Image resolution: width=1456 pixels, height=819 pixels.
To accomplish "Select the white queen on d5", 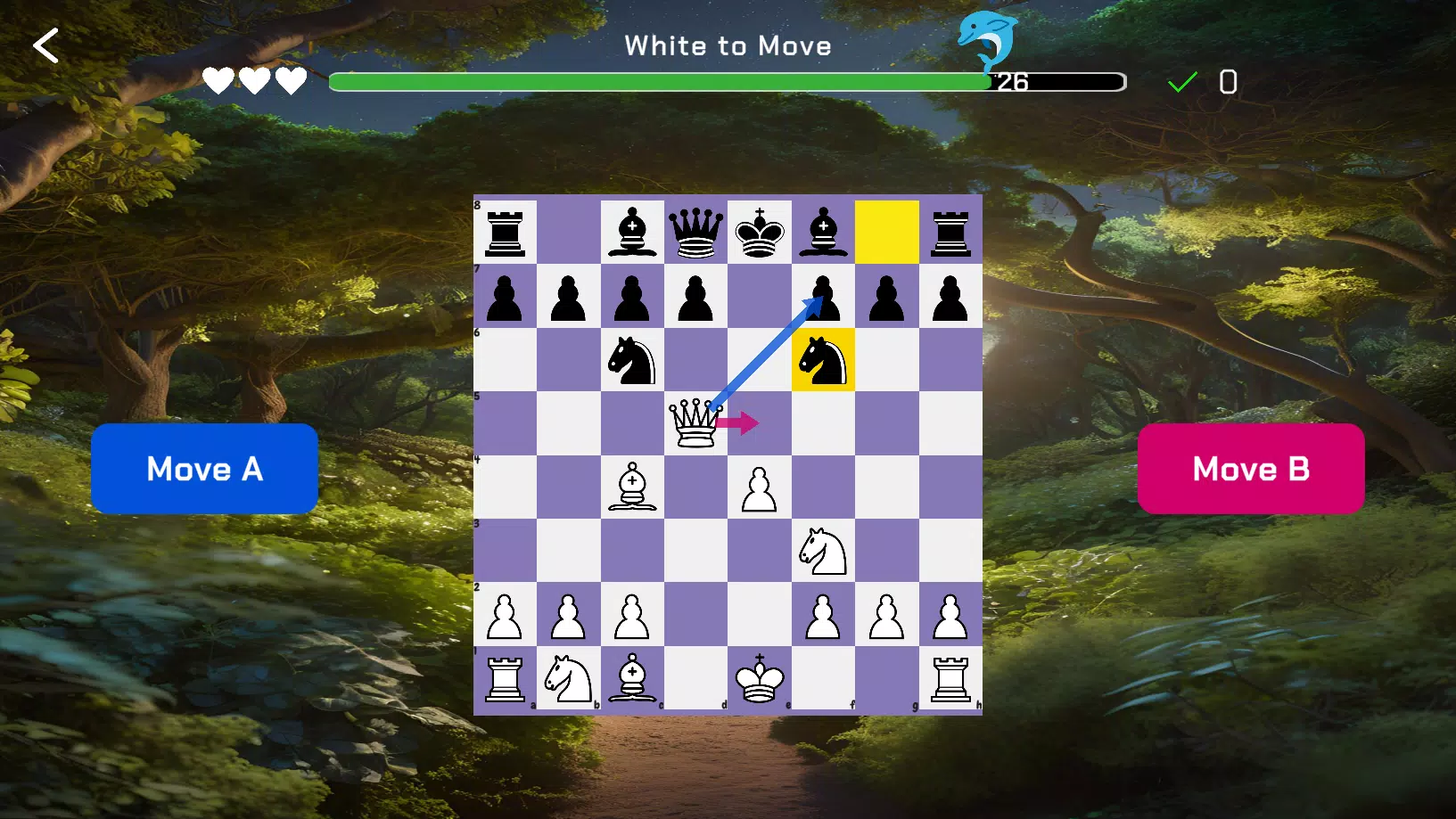I will point(696,423).
